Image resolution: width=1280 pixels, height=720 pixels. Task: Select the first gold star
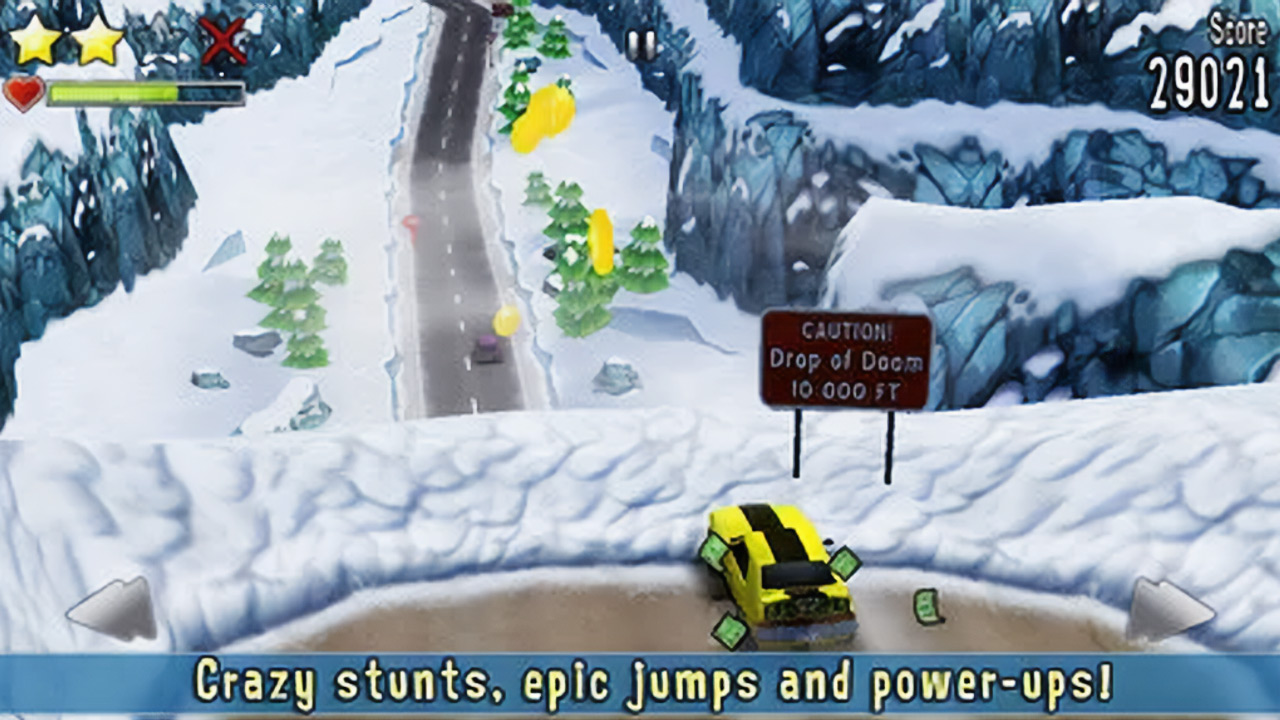(38, 38)
